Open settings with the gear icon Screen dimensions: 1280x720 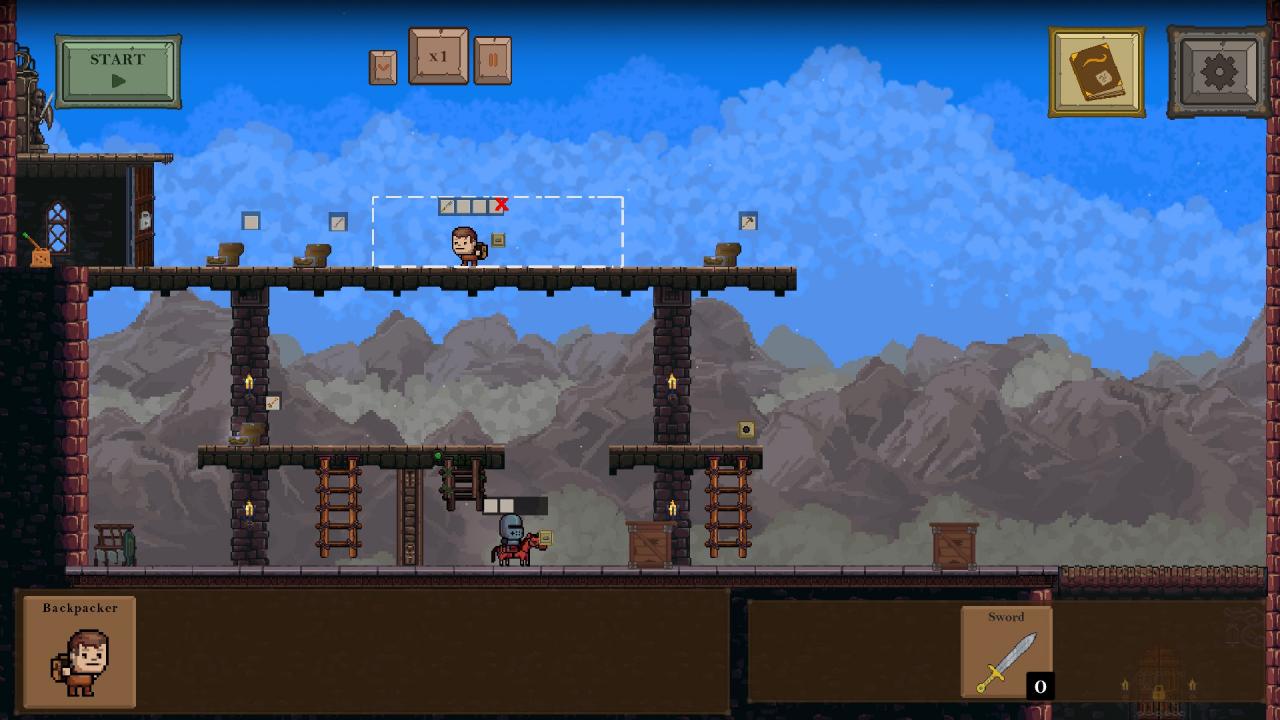click(1218, 72)
